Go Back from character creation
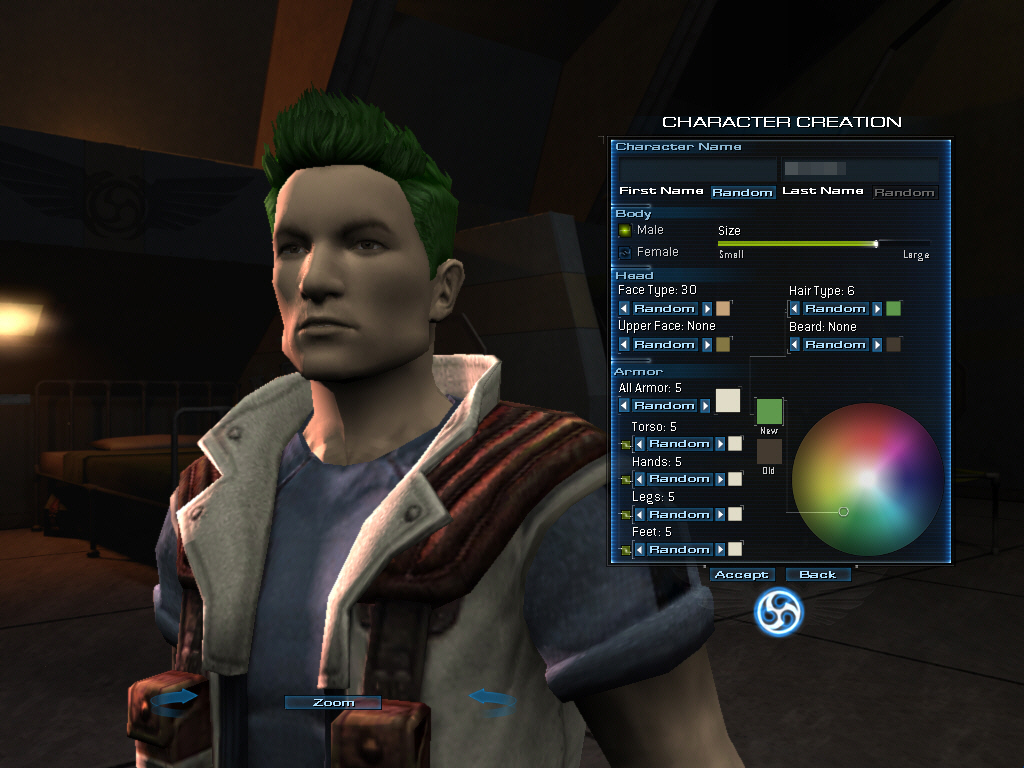Viewport: 1024px width, 768px height. (x=817, y=575)
